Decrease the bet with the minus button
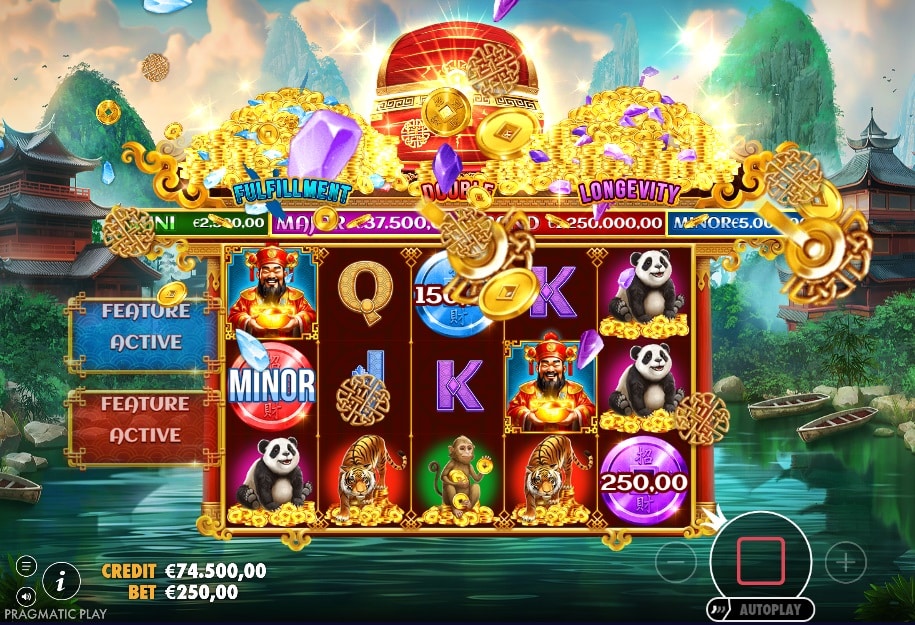The width and height of the screenshot is (915, 625). pos(676,563)
